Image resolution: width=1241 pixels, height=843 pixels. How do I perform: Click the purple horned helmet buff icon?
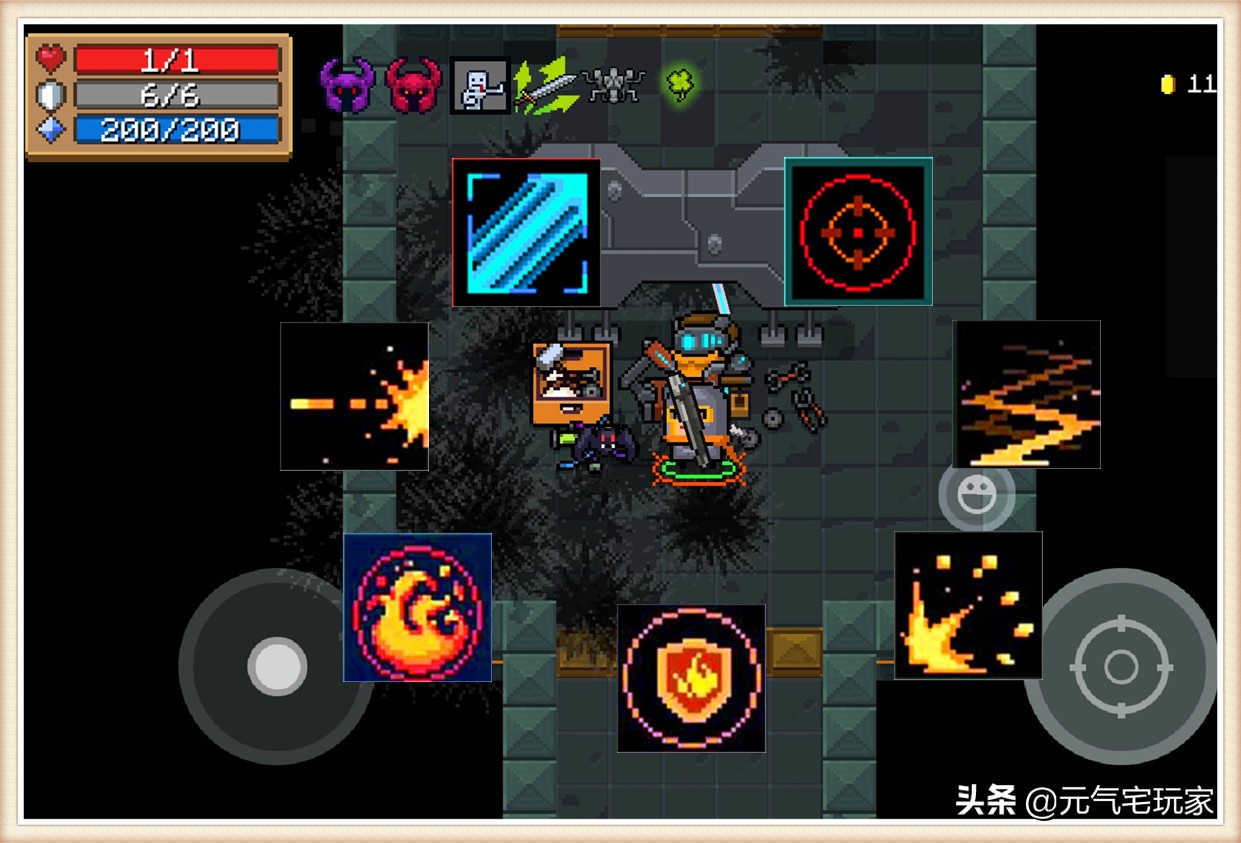(347, 86)
